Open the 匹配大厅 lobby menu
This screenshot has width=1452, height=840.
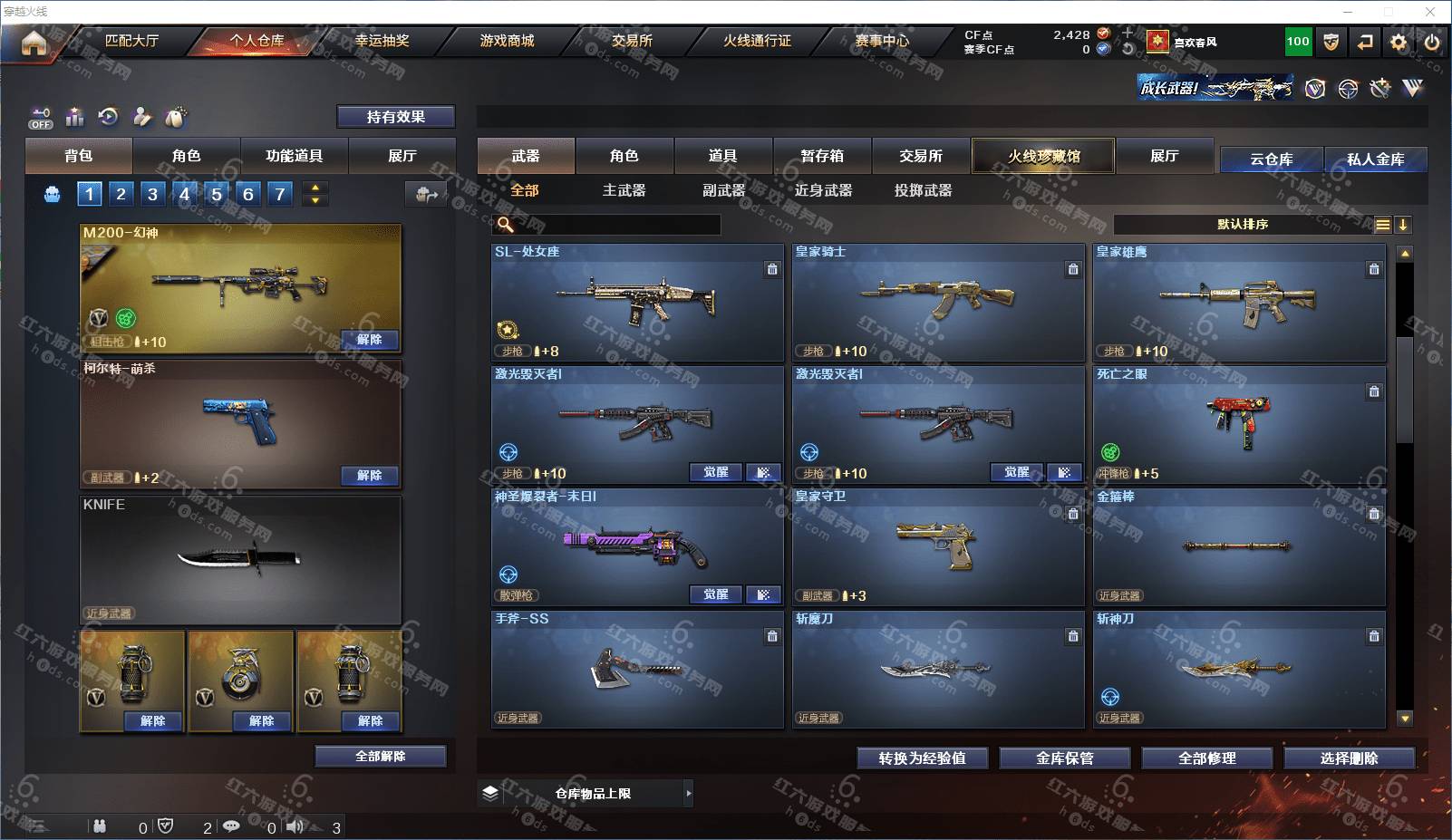131,41
